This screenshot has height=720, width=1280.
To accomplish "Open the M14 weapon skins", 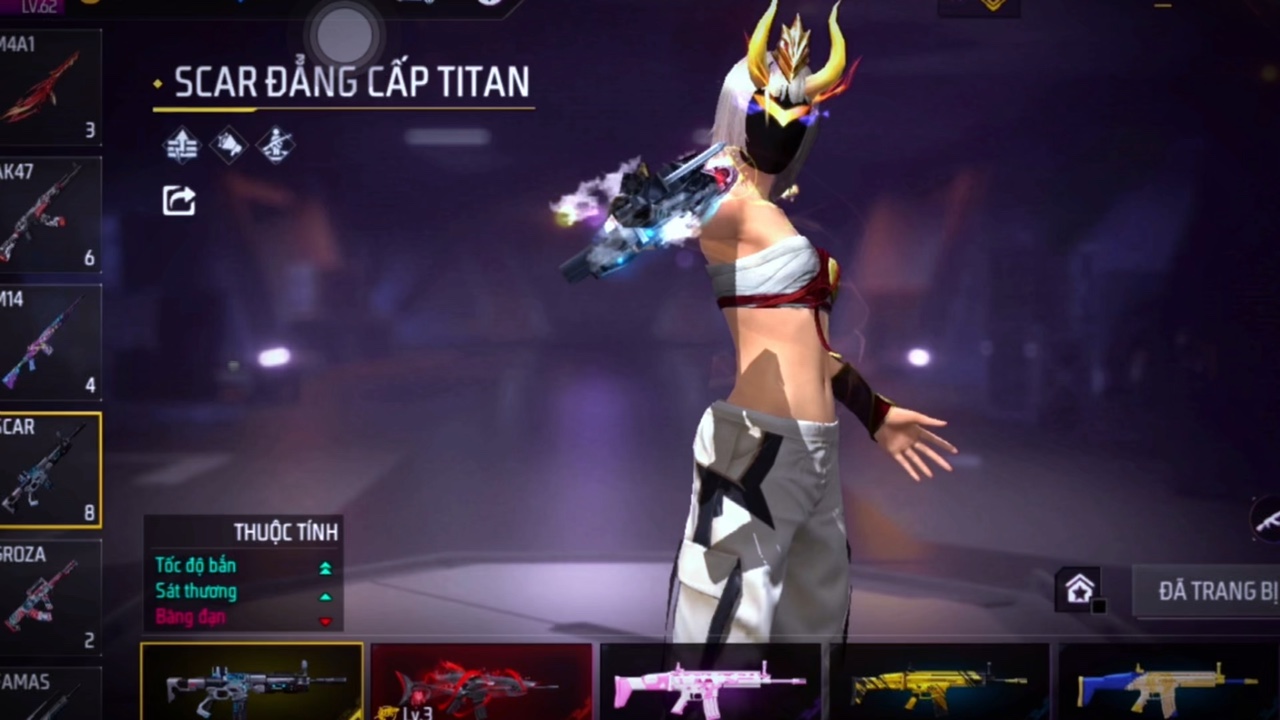I will click(49, 342).
